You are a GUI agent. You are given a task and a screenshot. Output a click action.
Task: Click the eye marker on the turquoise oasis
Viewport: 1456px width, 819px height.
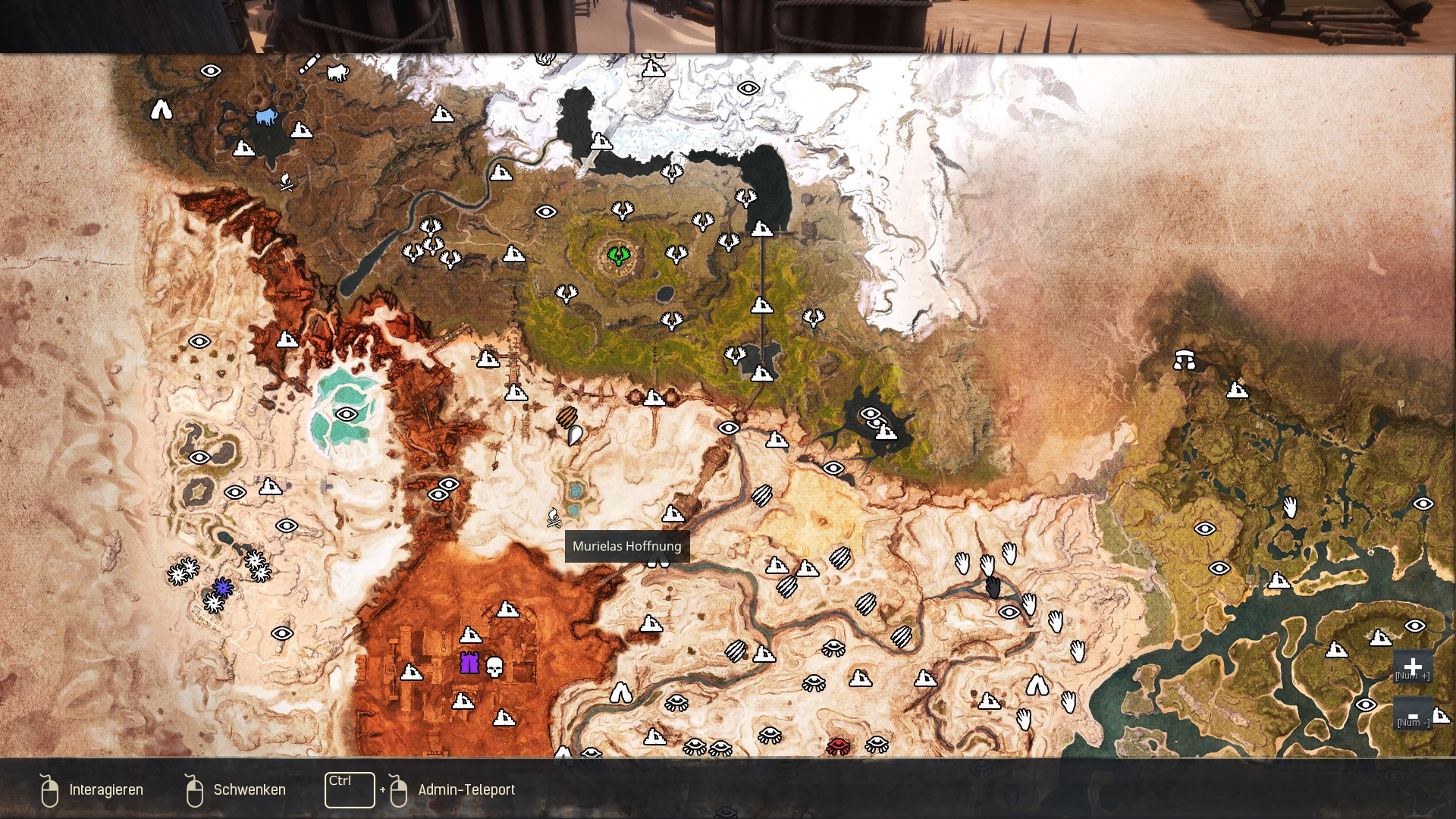pyautogui.click(x=347, y=414)
